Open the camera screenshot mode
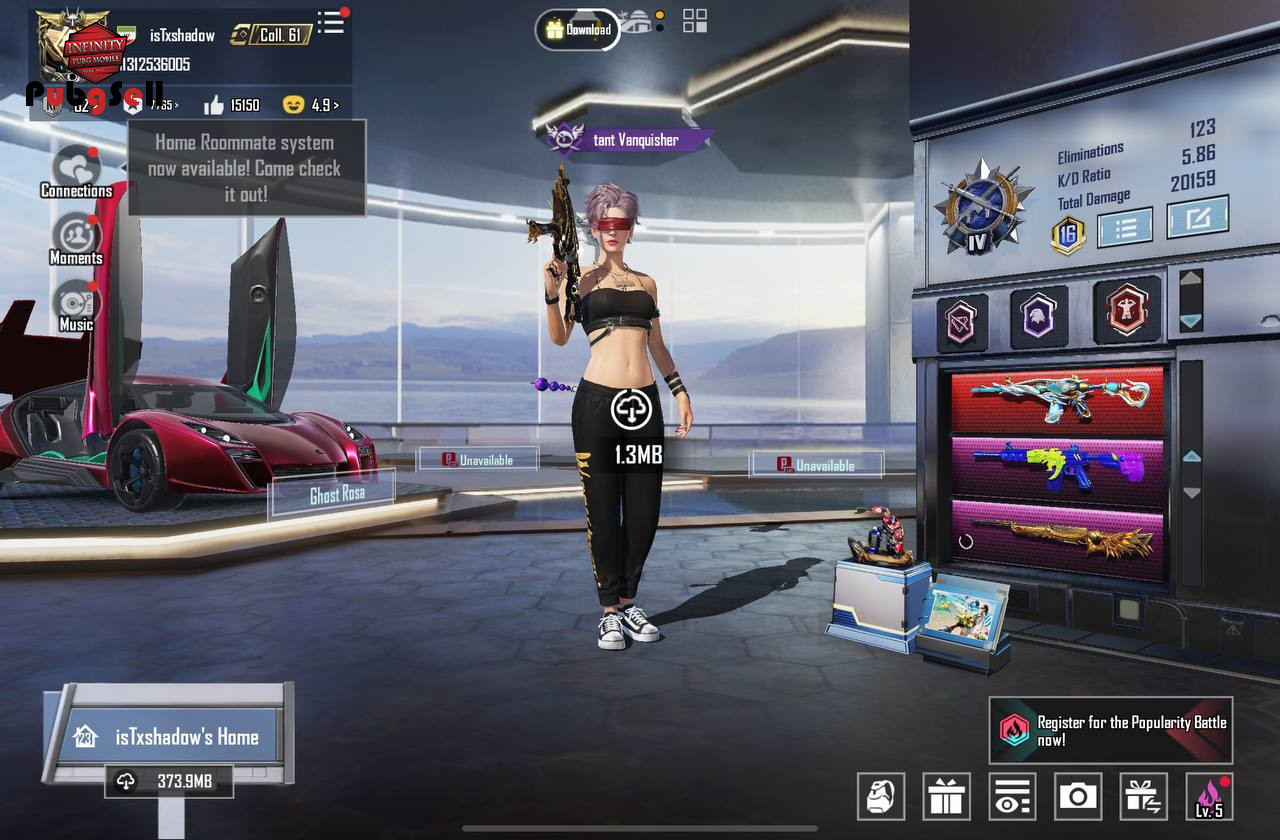The height and width of the screenshot is (840, 1280). [x=1077, y=796]
